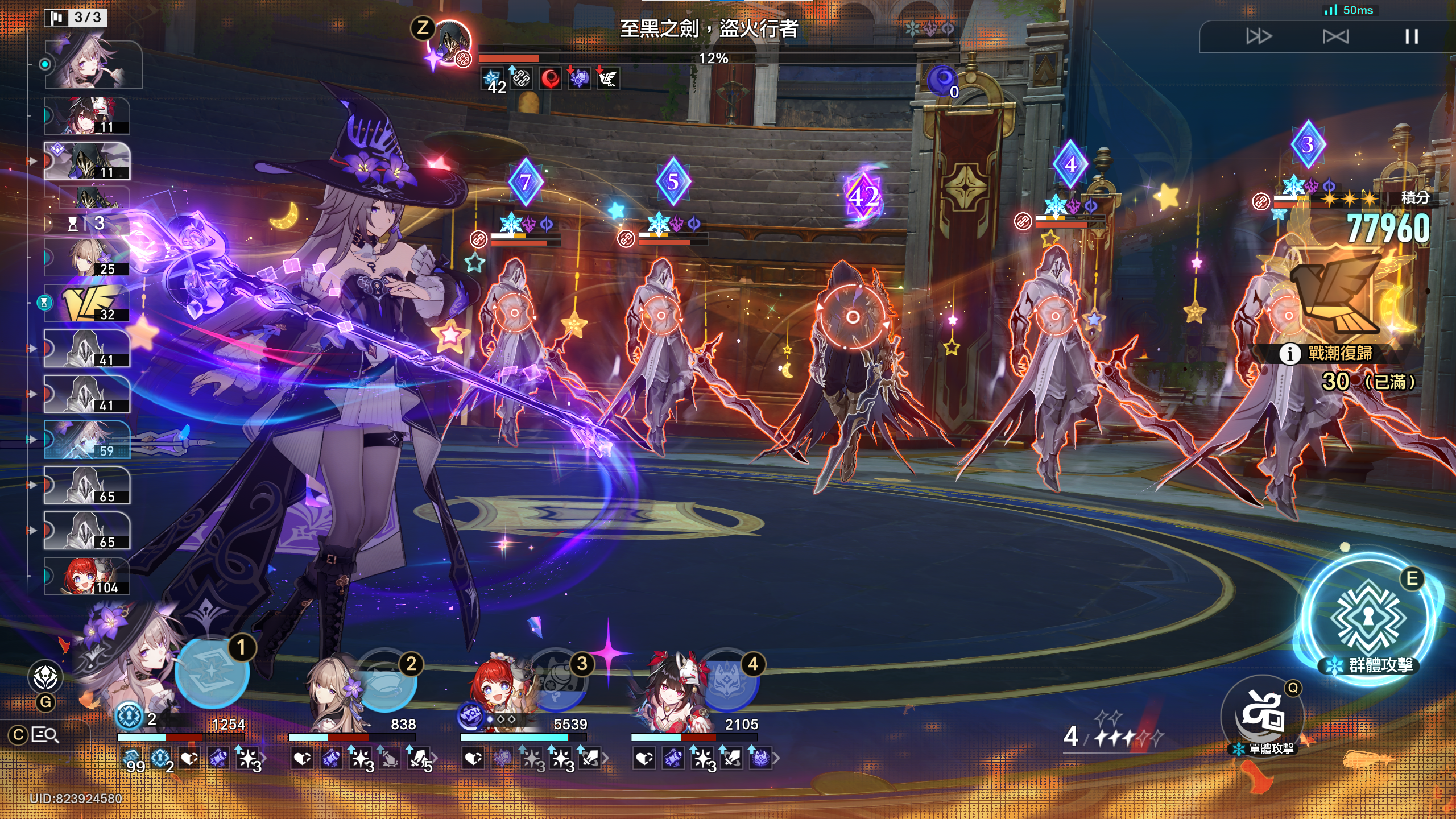Screen dimensions: 1456x819
Task: Activate the second character's ultimate
Action: click(x=386, y=680)
